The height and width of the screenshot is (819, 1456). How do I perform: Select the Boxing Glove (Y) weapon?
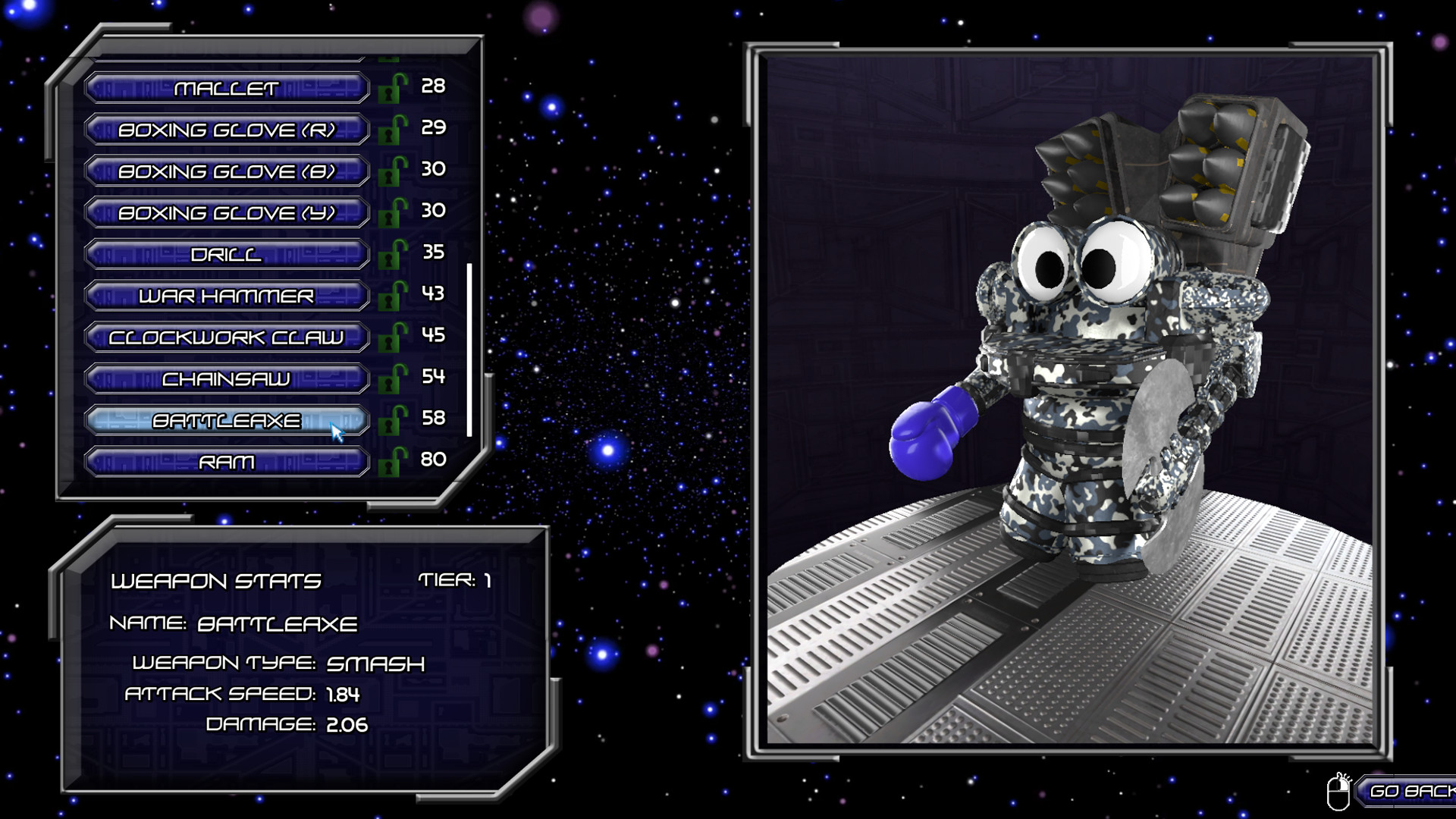[227, 212]
